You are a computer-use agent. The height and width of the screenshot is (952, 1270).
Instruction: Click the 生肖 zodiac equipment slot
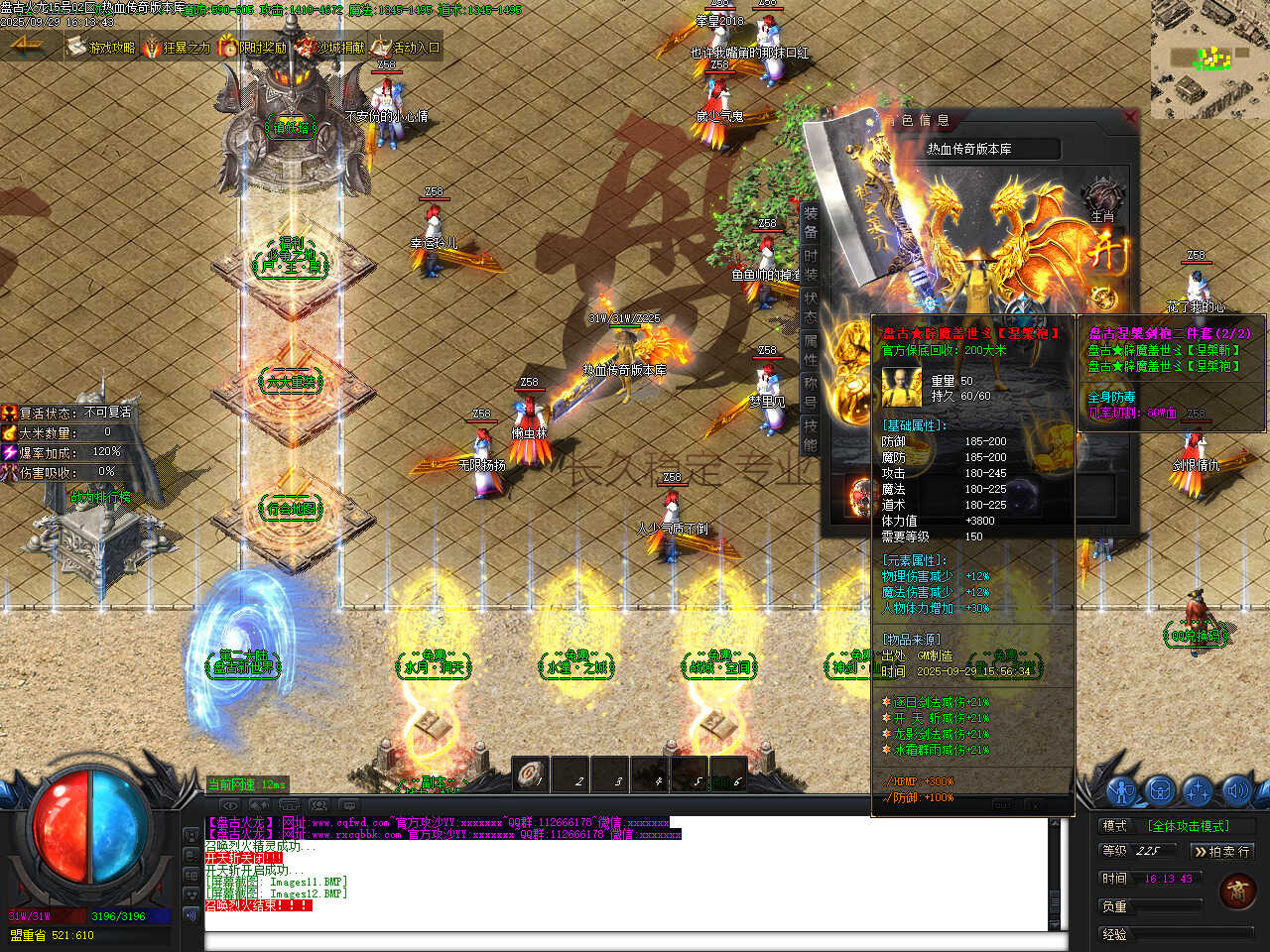coord(1102,199)
